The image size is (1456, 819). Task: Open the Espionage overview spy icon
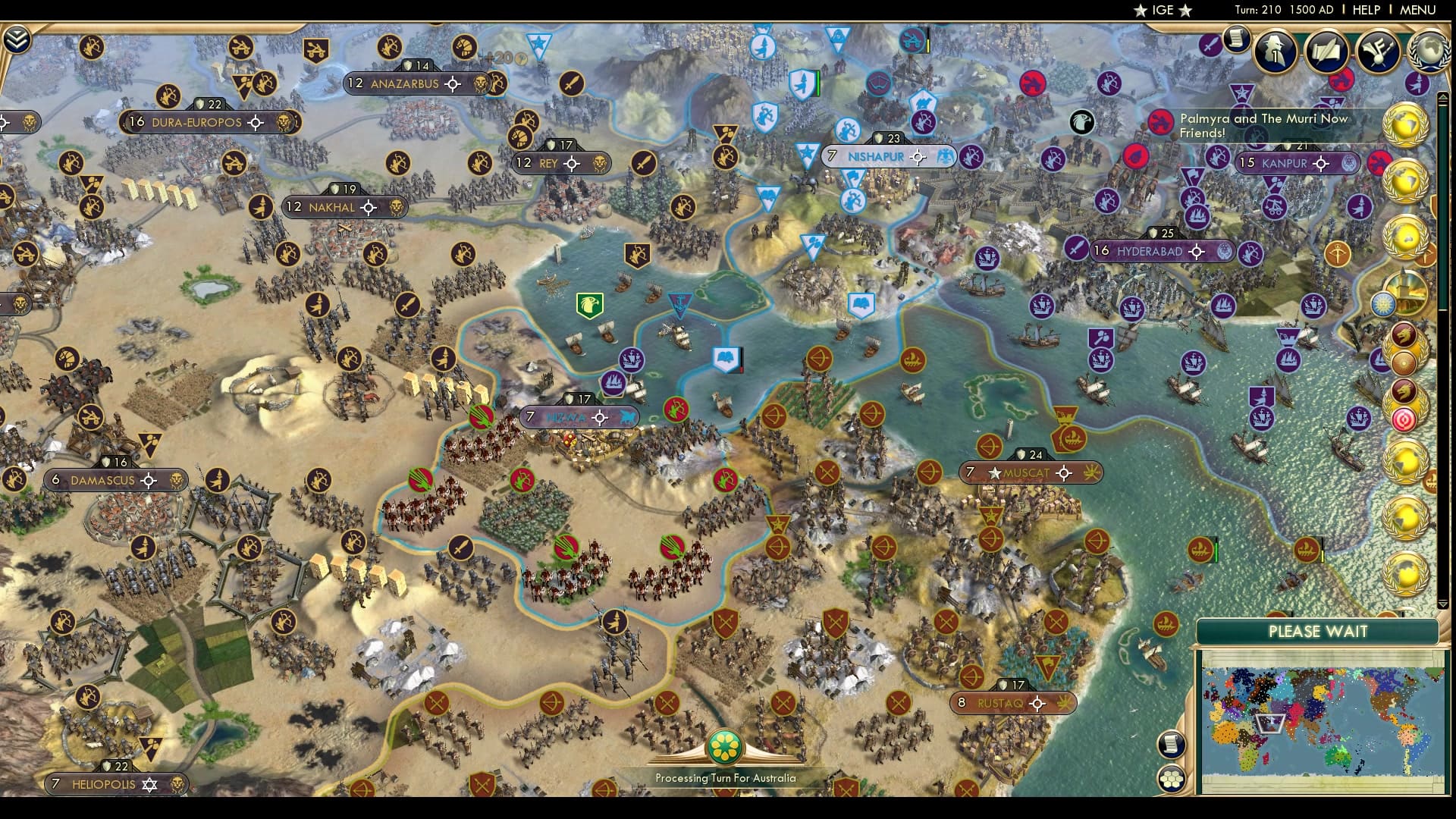click(1277, 52)
